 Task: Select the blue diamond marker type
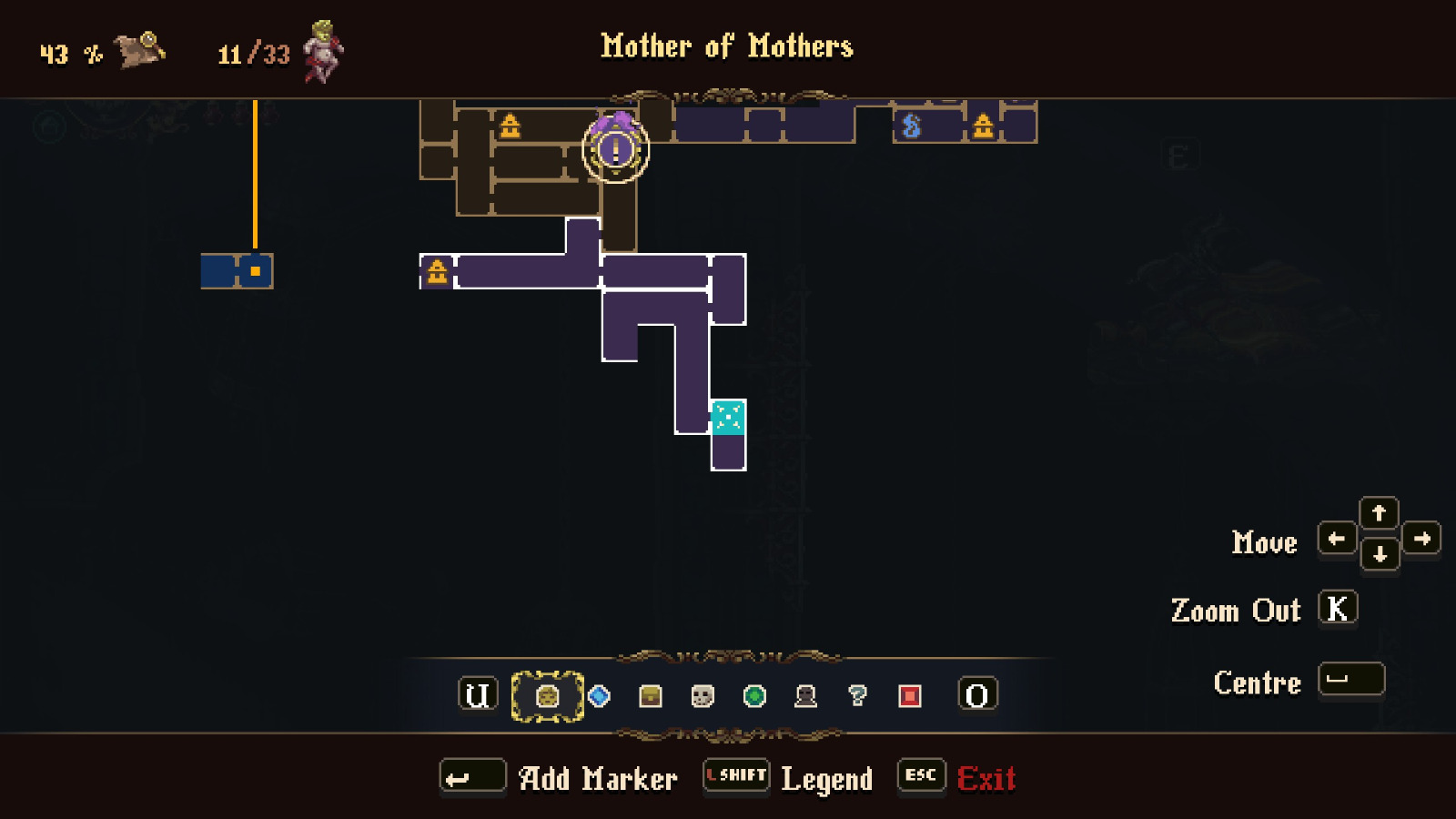598,697
